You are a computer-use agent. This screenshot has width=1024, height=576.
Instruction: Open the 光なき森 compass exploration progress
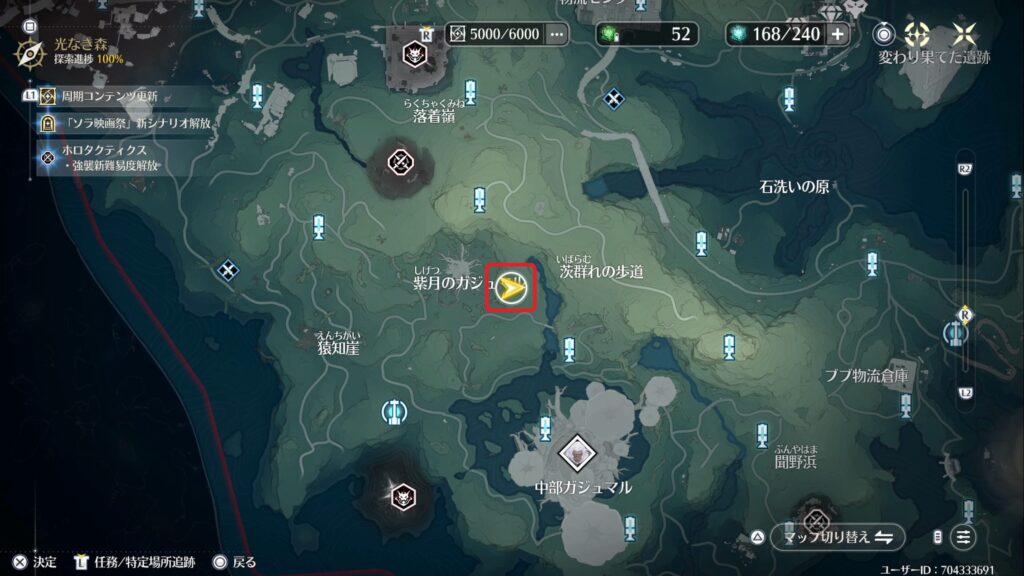(x=31, y=50)
